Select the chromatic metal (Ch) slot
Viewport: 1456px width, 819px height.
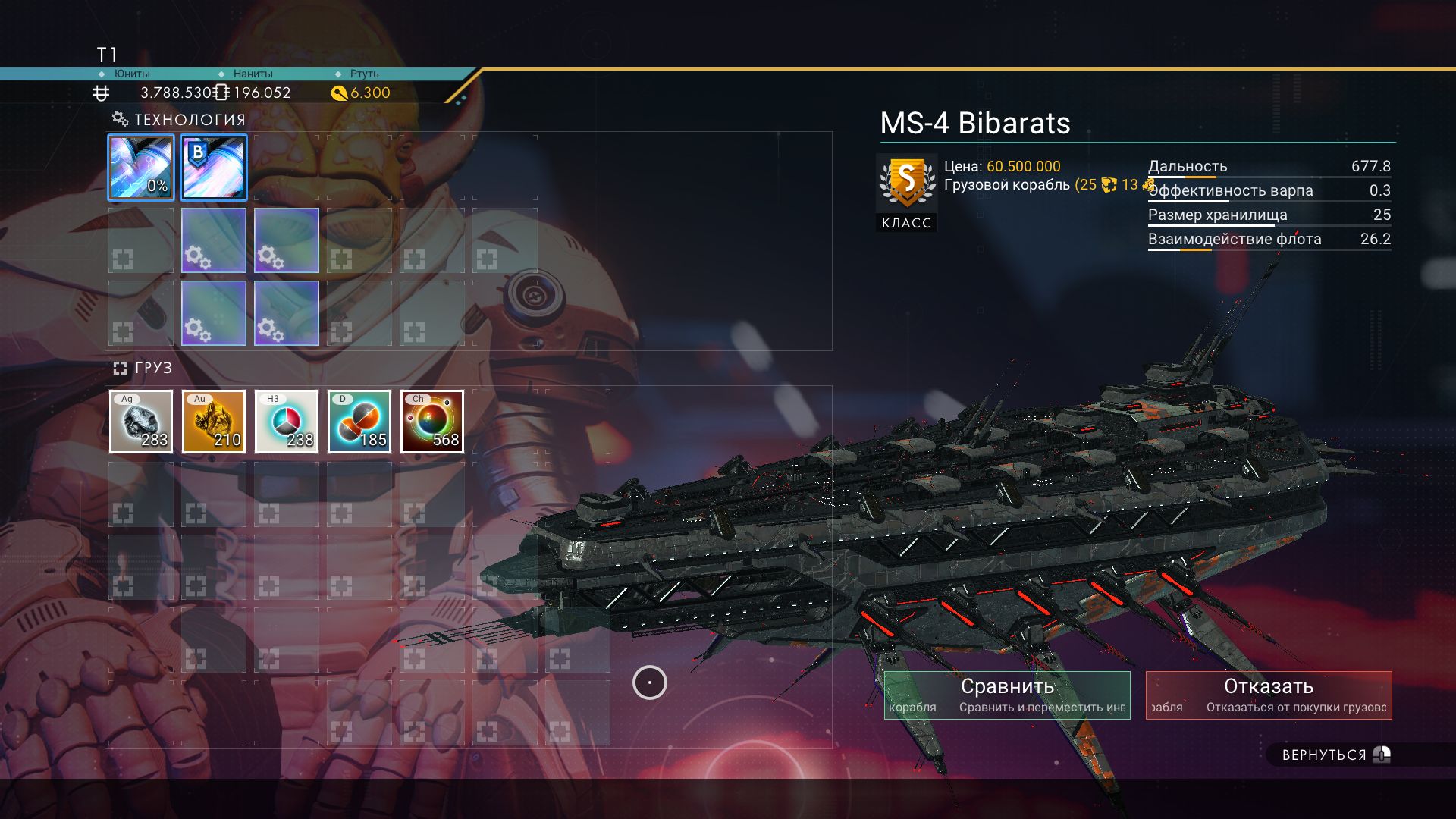[432, 422]
